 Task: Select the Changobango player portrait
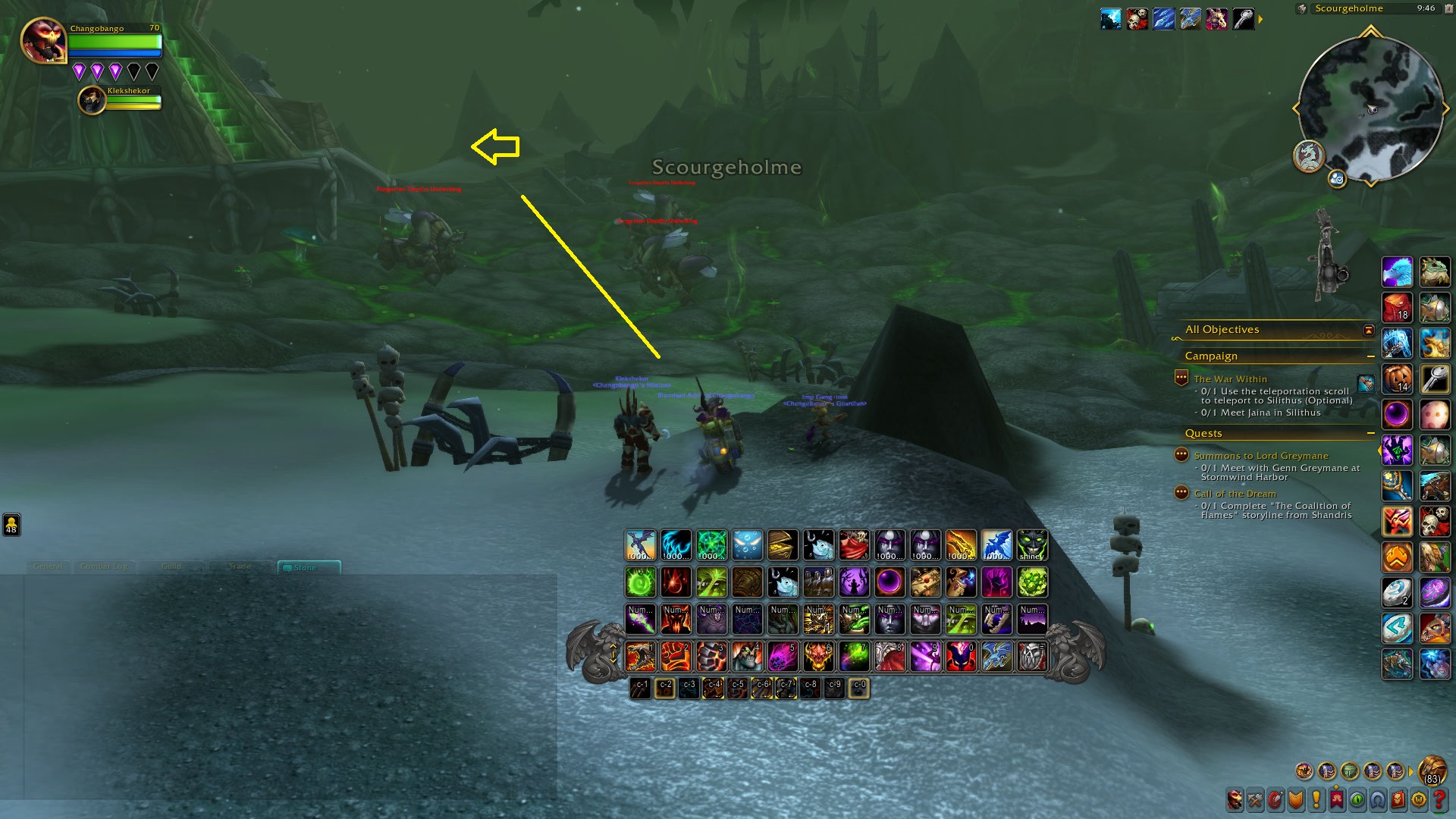point(43,40)
